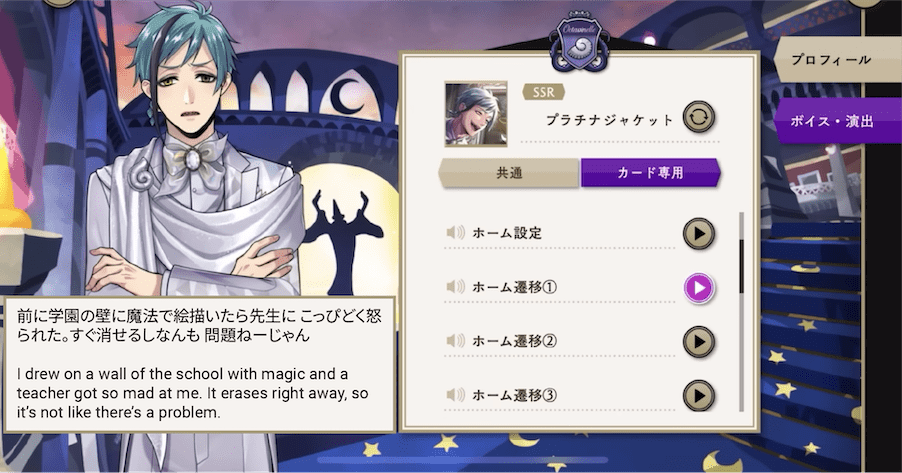The height and width of the screenshot is (473, 902).
Task: Open the プロフィール profile tab
Action: pos(838,60)
